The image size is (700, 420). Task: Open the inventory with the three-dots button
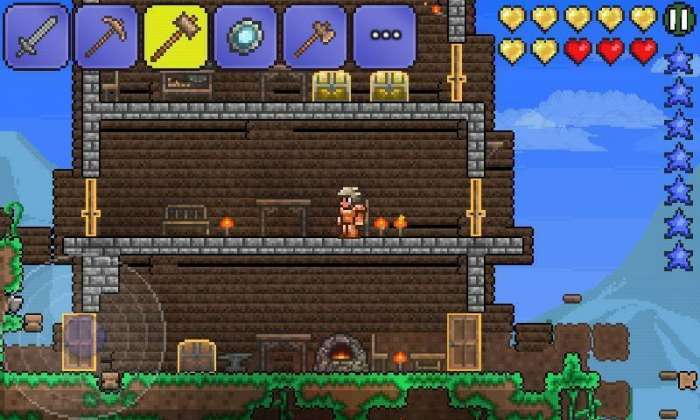click(x=383, y=36)
